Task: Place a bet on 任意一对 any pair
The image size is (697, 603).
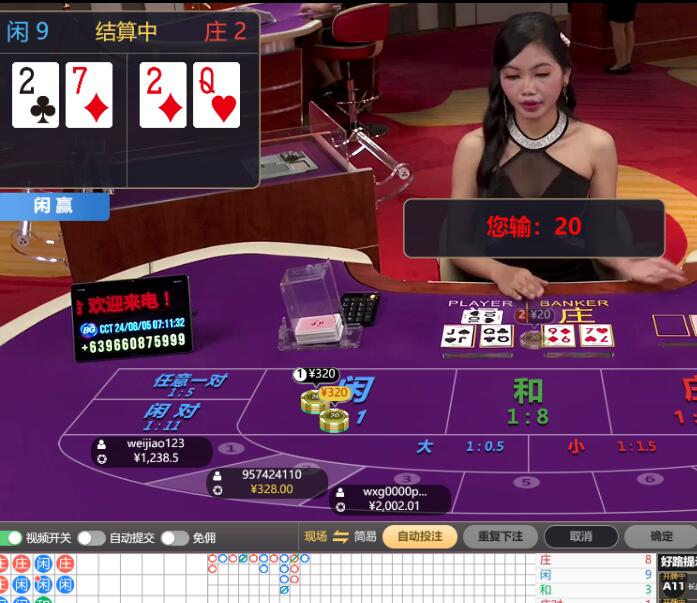Action: 188,385
